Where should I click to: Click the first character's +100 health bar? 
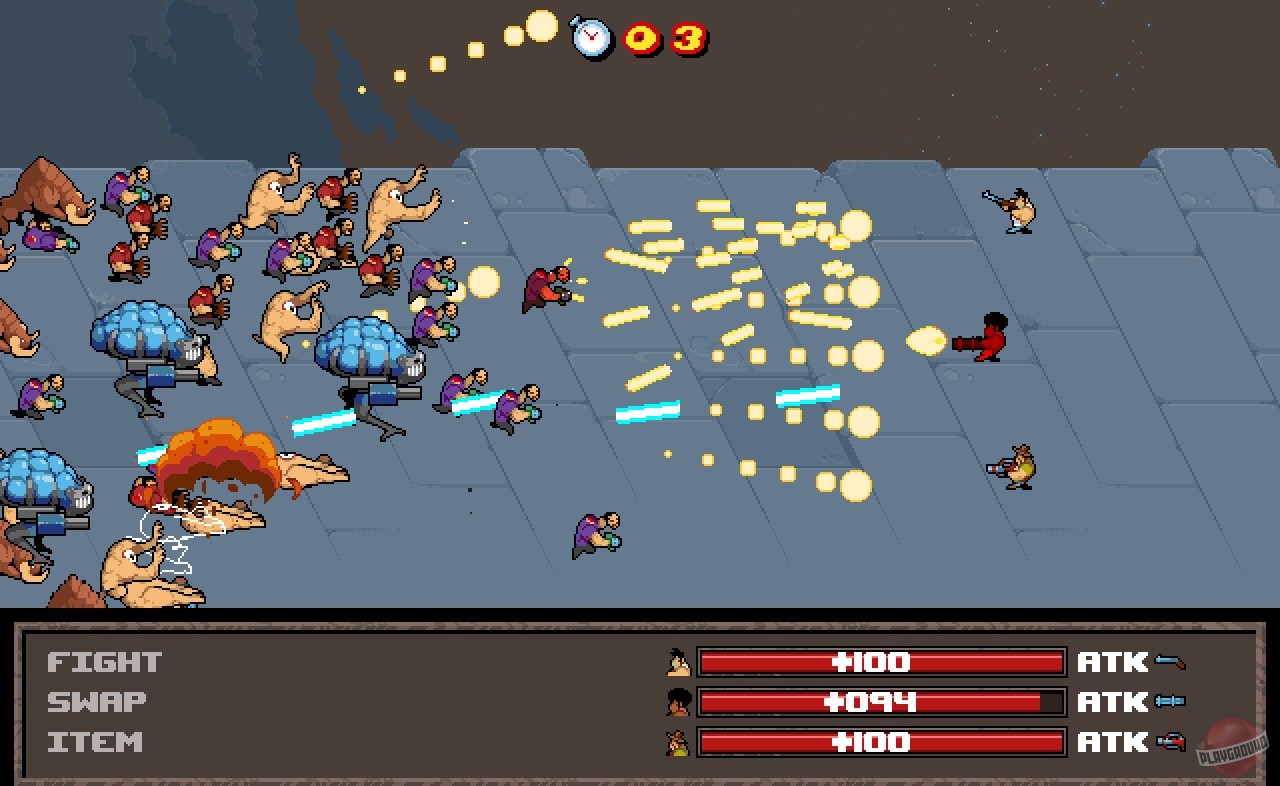click(880, 661)
